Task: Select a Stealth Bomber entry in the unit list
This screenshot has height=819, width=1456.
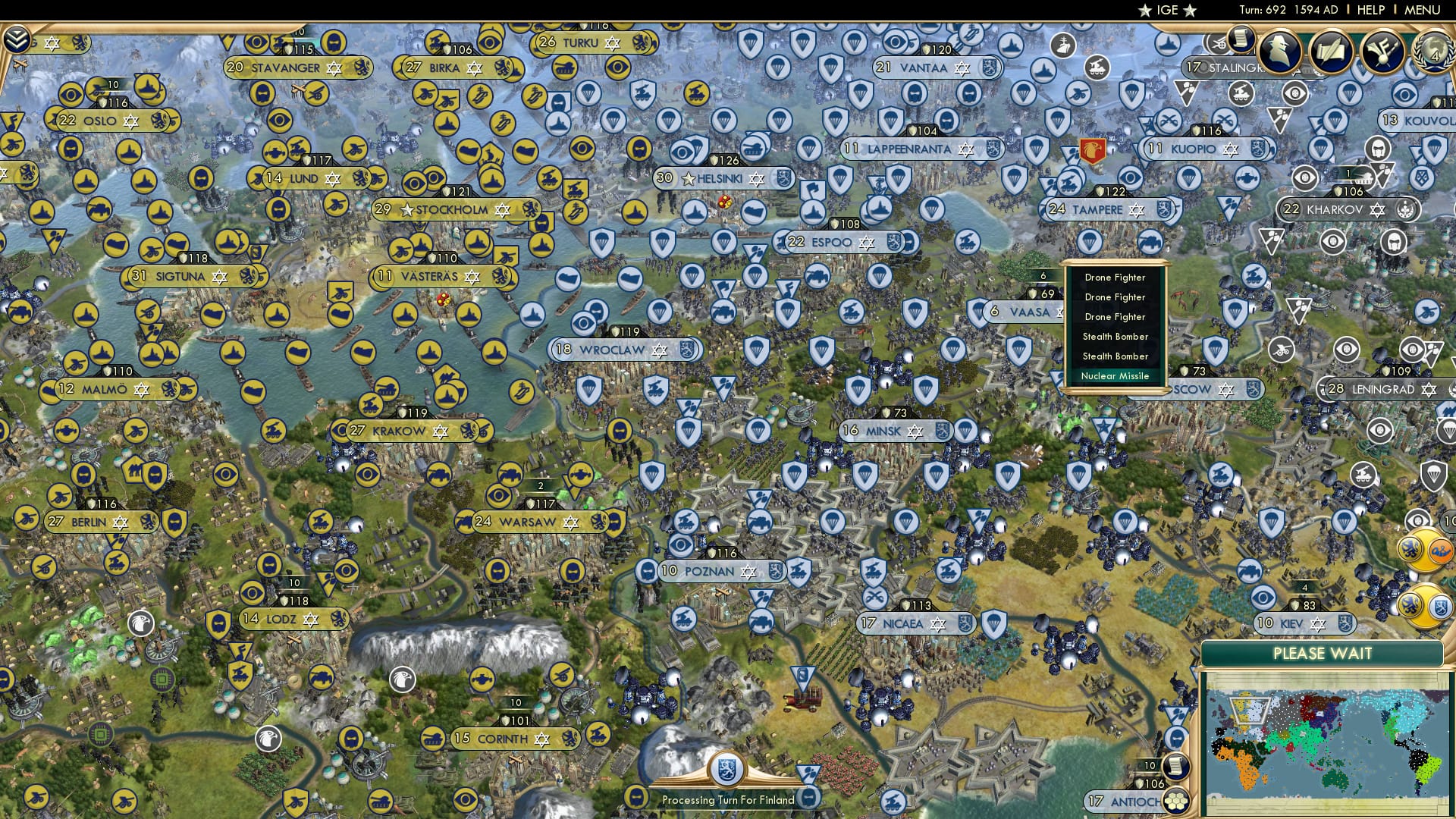Action: point(1116,336)
